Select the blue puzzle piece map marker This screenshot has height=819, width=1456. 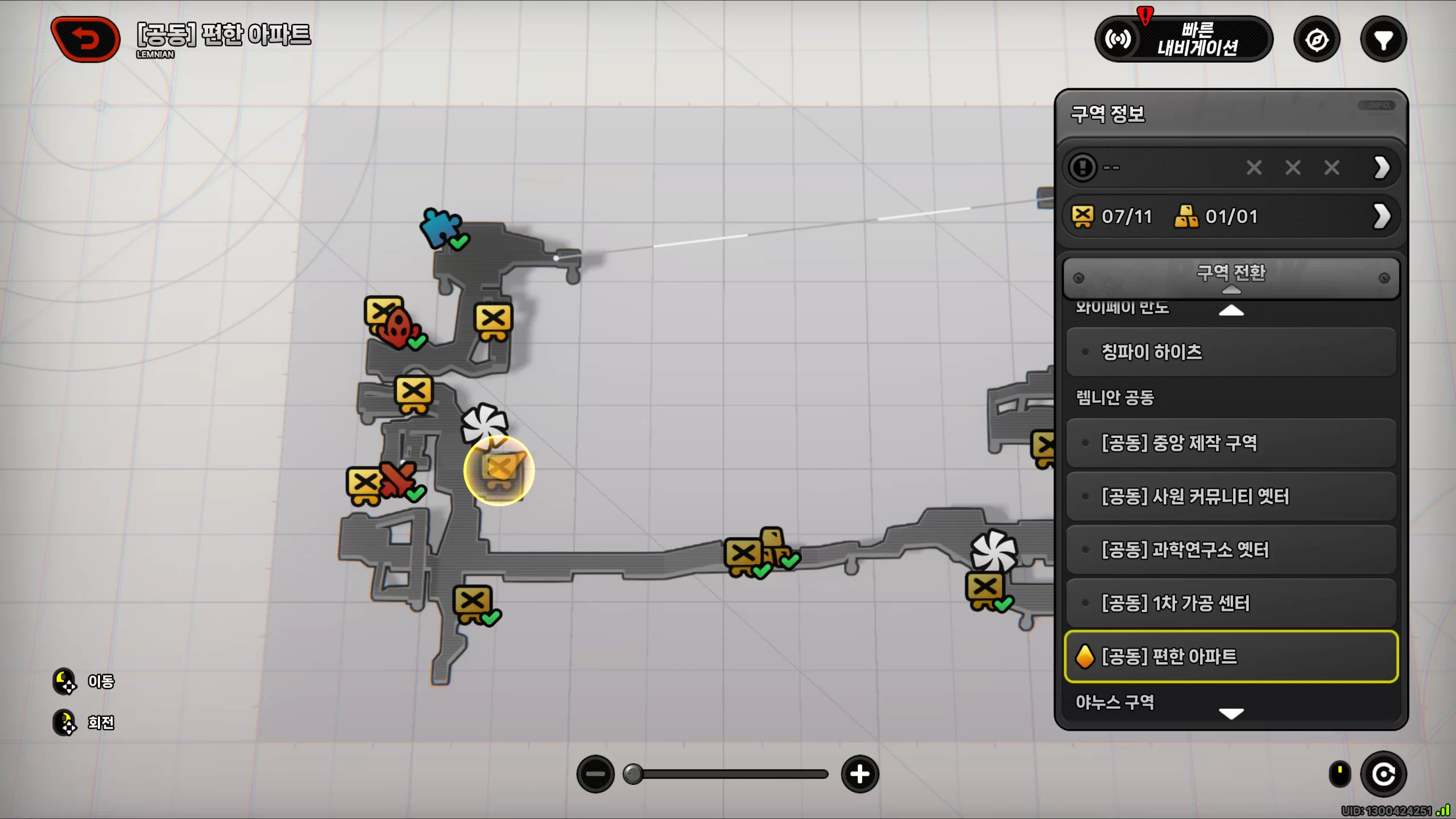coord(441,227)
